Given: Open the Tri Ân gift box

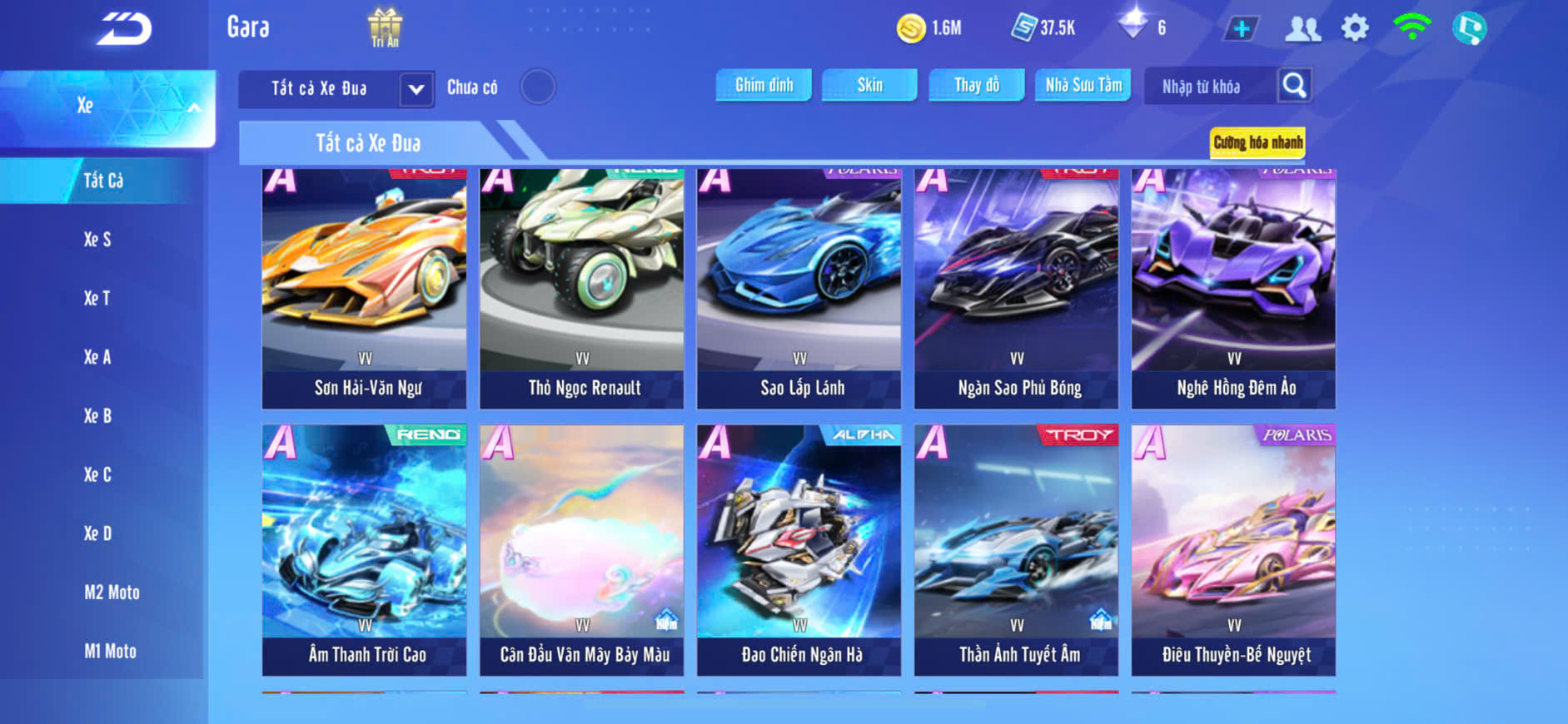Looking at the screenshot, I should click(385, 27).
